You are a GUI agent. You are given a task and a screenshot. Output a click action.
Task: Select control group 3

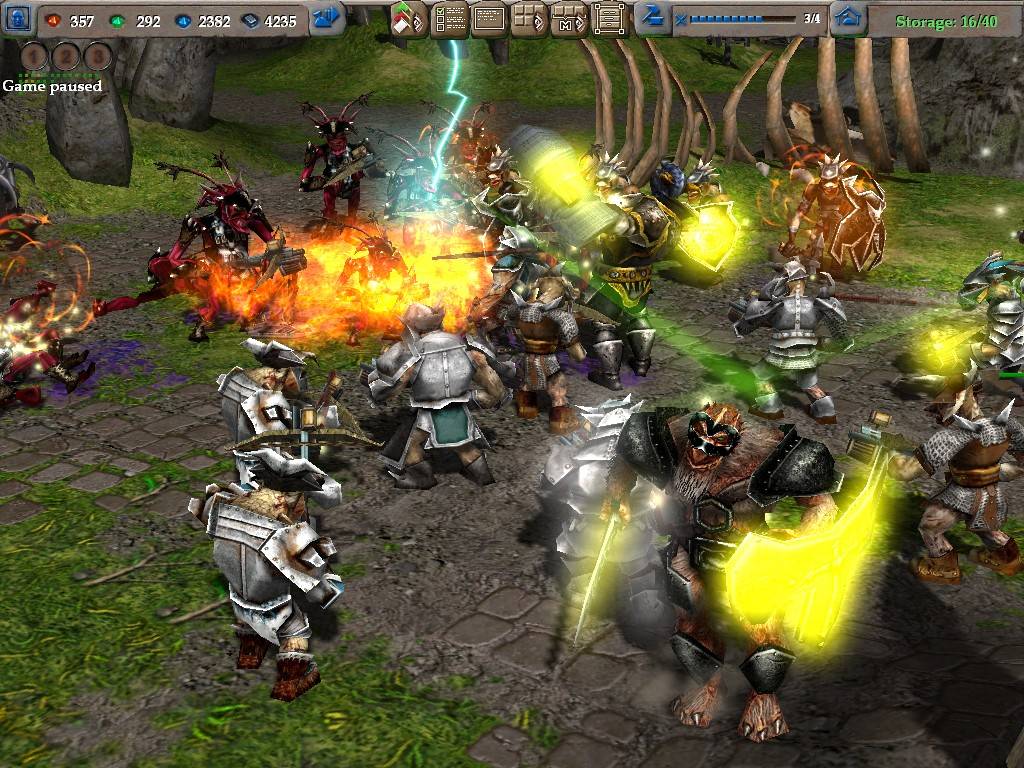click(98, 56)
